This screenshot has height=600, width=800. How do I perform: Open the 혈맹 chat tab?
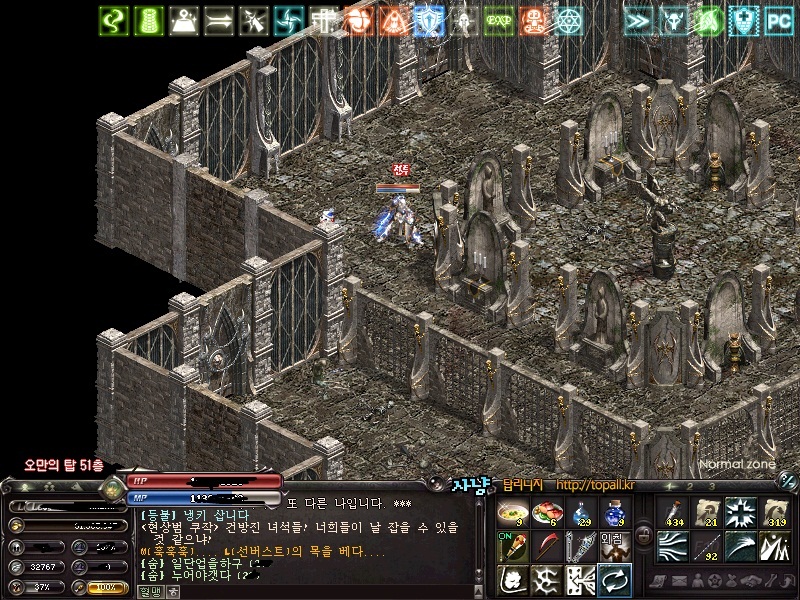click(149, 591)
